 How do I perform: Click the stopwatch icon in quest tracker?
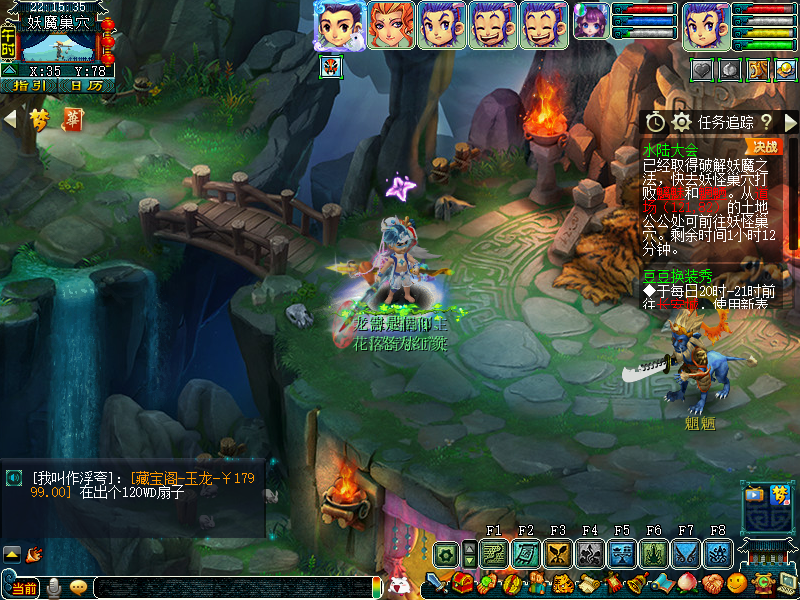click(x=655, y=122)
